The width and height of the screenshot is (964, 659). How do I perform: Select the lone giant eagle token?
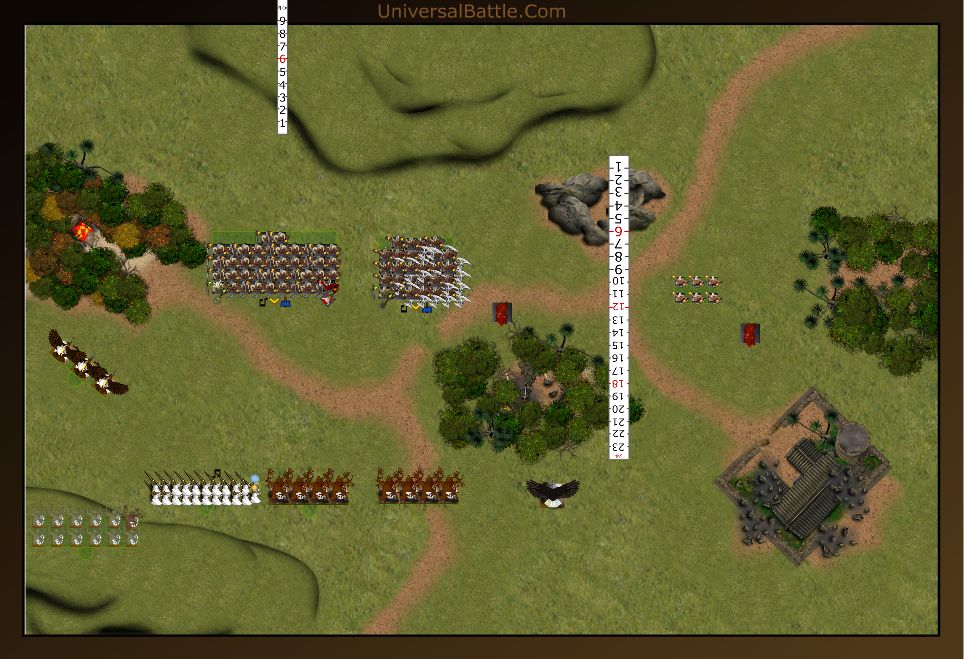(x=553, y=491)
